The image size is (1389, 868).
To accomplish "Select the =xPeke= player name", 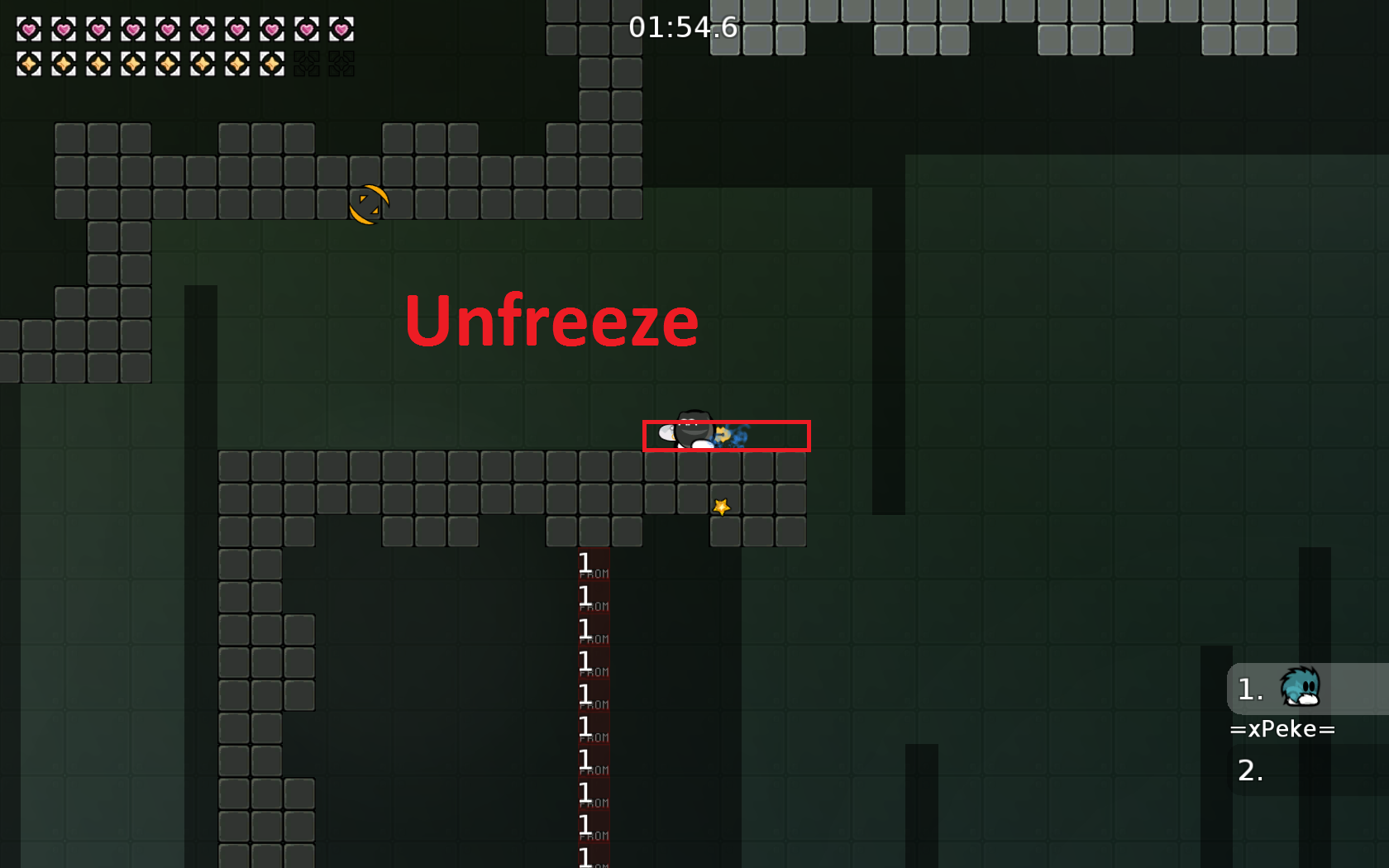I will tap(1282, 728).
